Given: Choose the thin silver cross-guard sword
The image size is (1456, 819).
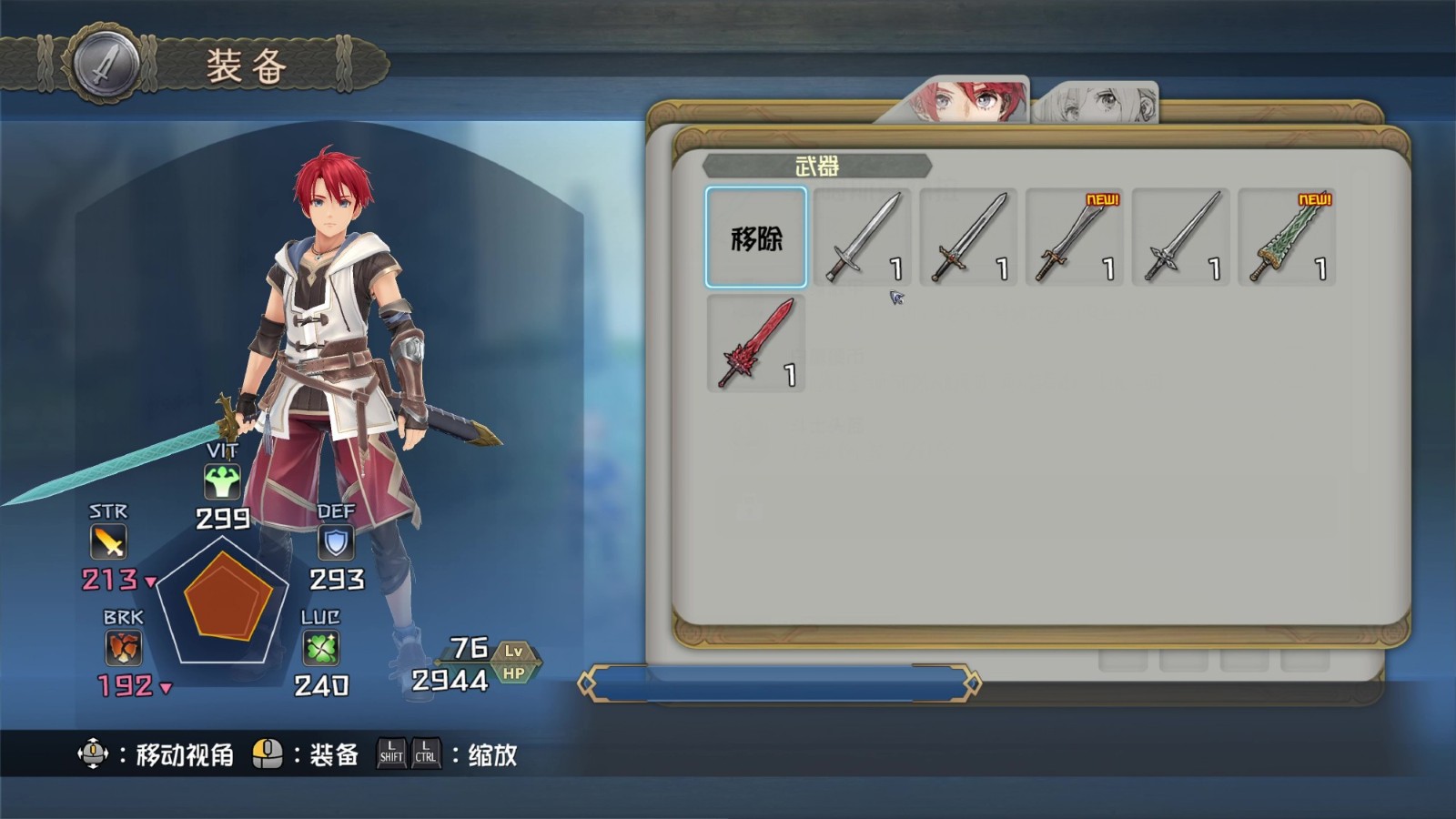Looking at the screenshot, I should click(x=1180, y=237).
